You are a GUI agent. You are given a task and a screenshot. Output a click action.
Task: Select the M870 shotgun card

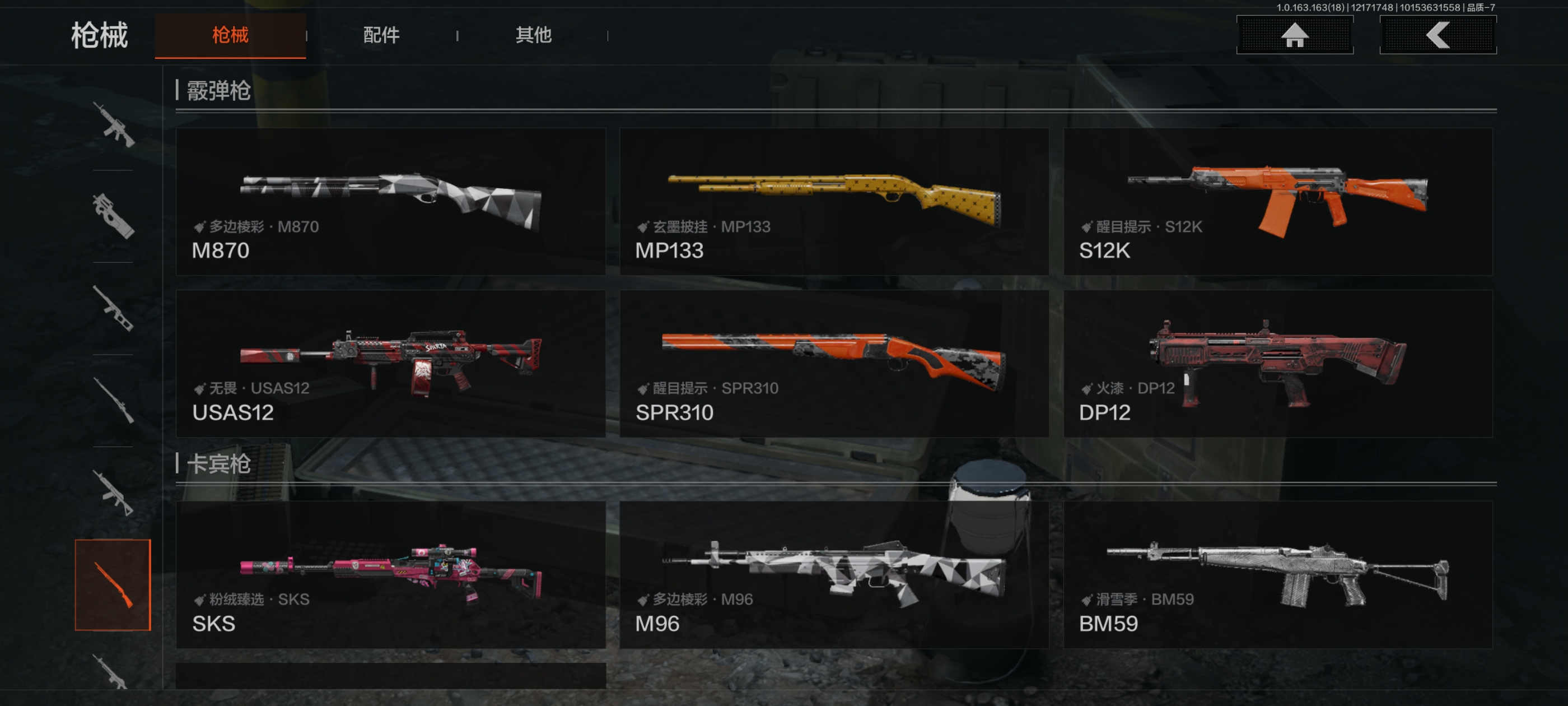click(390, 202)
